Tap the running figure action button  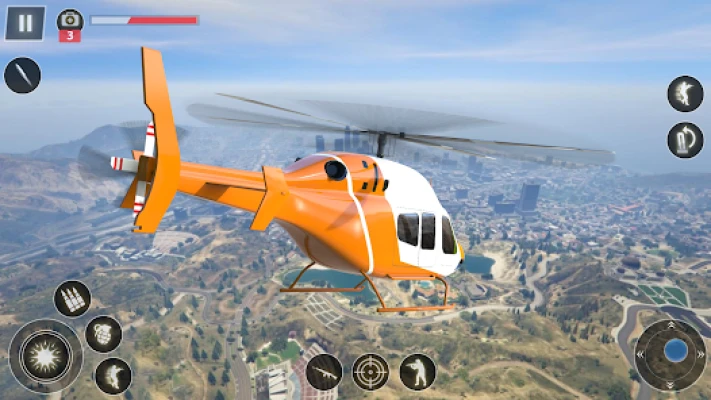(x=685, y=94)
